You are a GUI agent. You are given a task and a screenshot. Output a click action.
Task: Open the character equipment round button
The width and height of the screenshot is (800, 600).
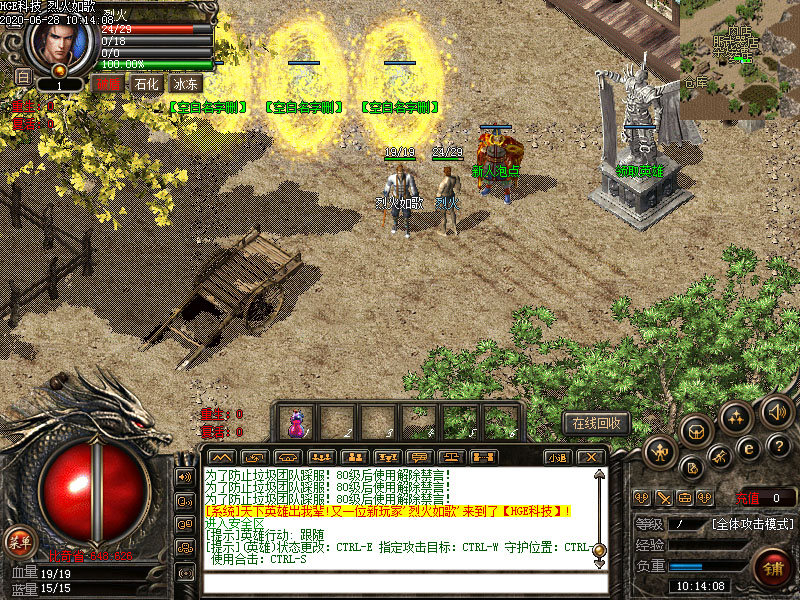(x=658, y=452)
